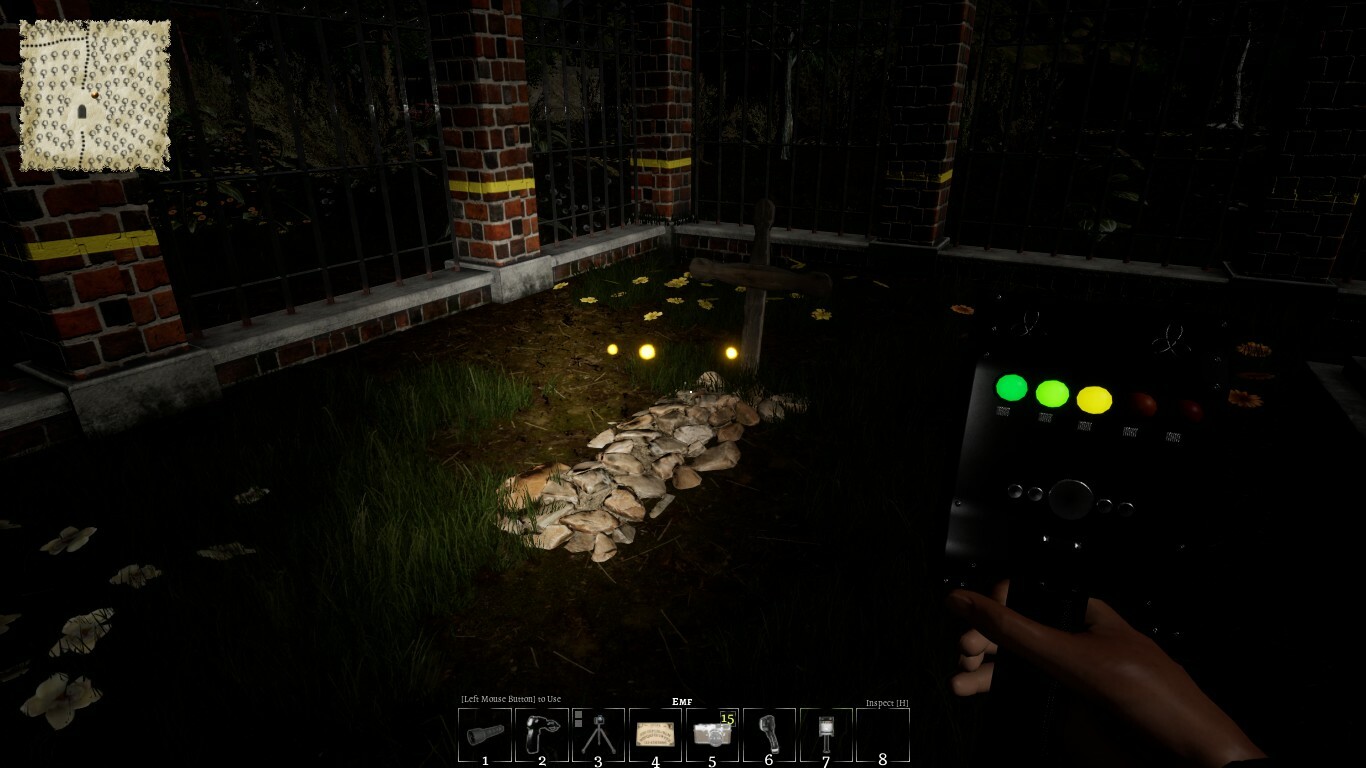Open the Ouija board from slot 4
This screenshot has height=768, width=1366.
653,733
